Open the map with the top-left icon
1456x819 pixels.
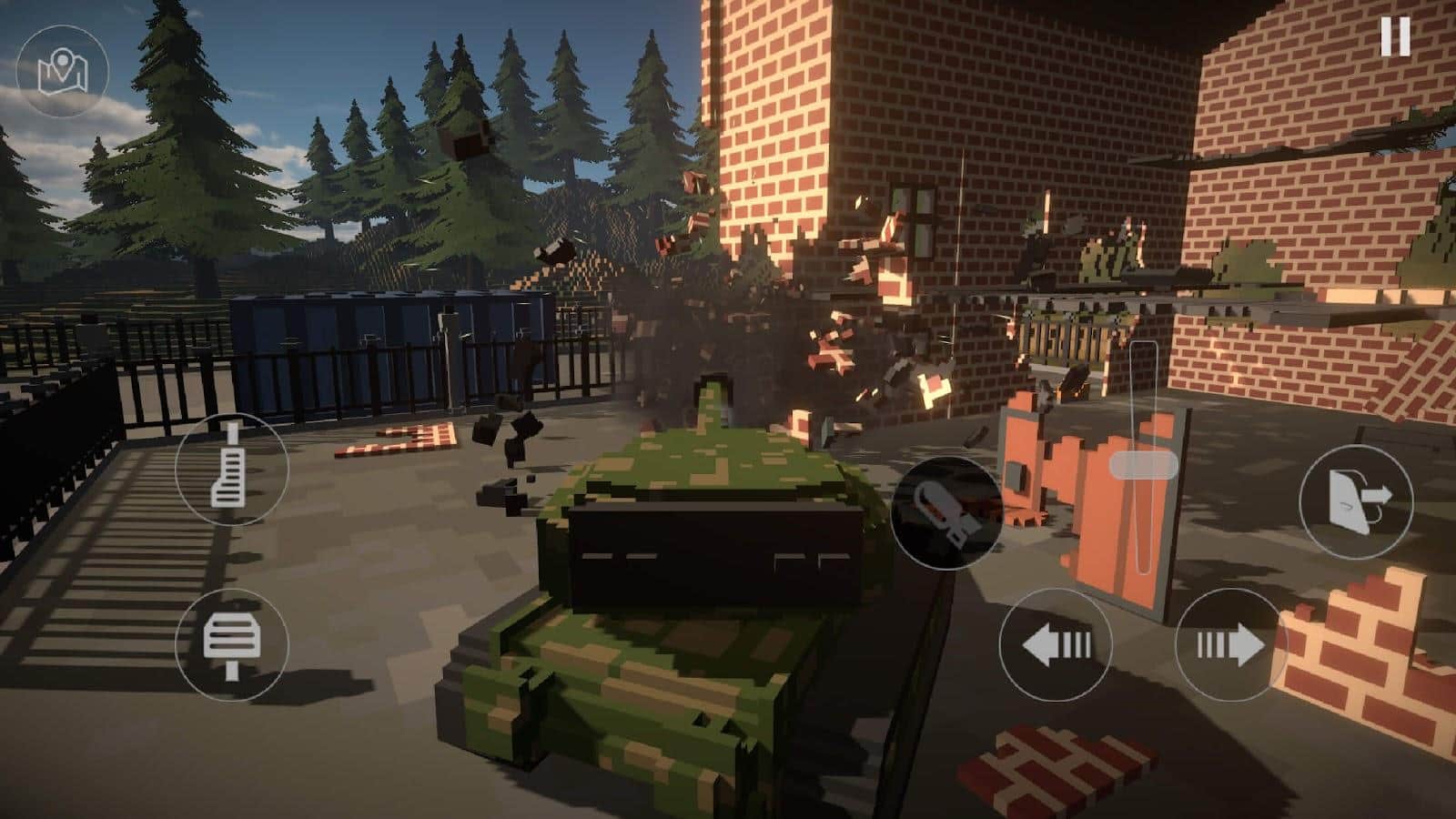[x=63, y=72]
